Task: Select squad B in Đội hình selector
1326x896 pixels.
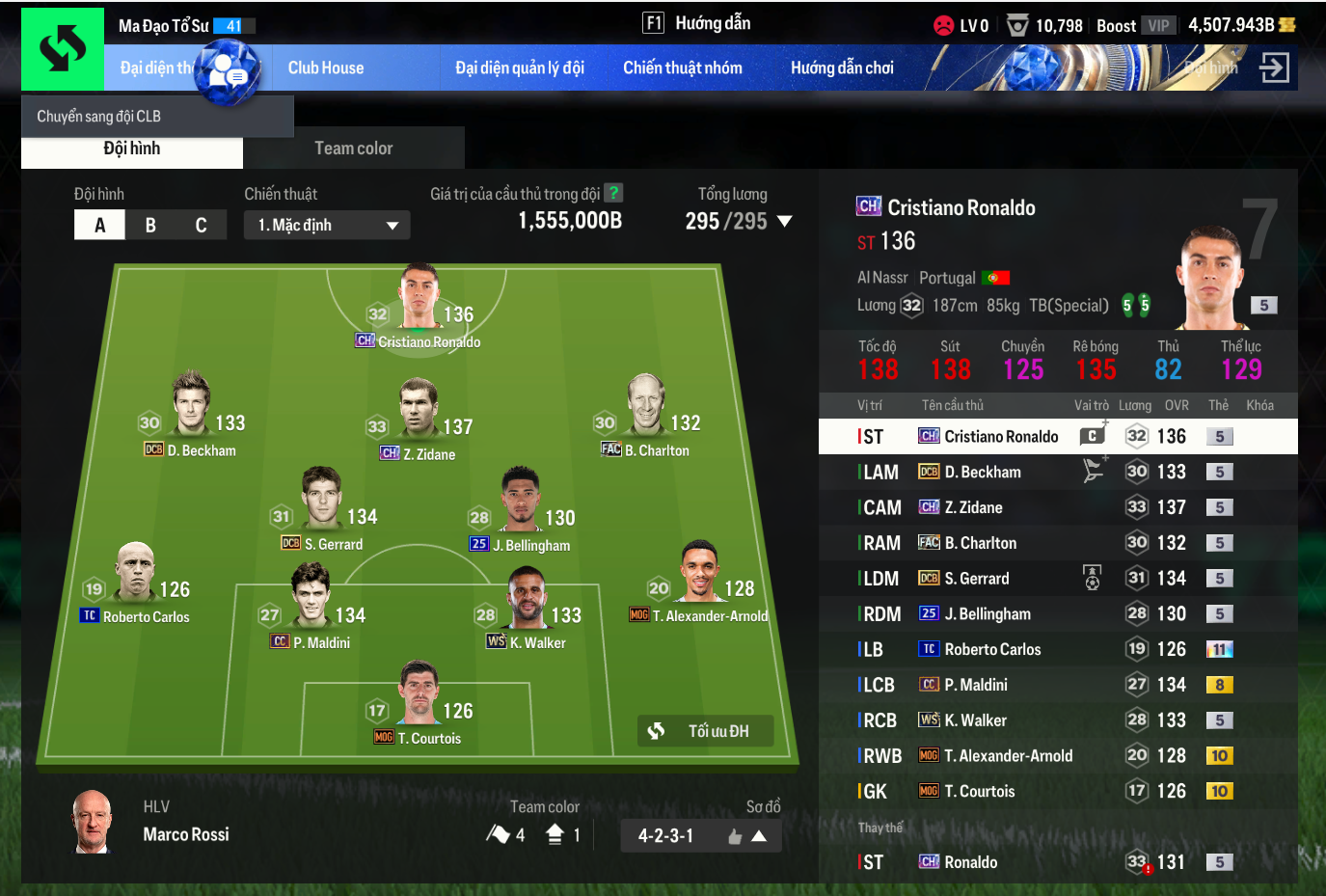Action: pyautogui.click(x=150, y=225)
